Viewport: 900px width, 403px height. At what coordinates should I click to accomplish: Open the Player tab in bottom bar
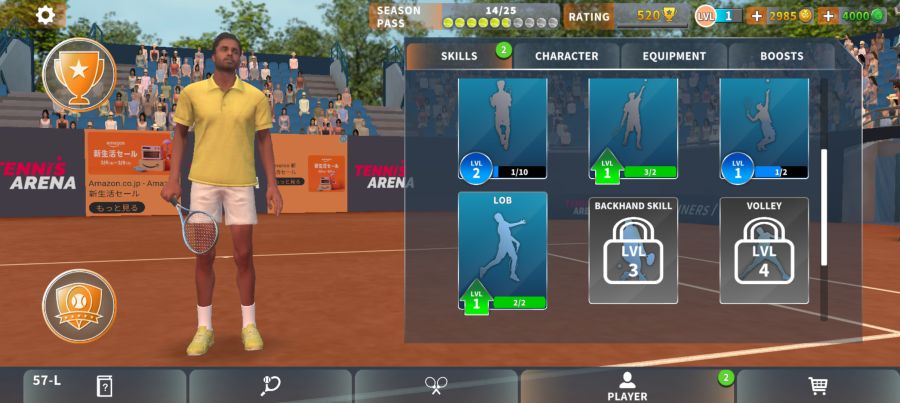(627, 386)
